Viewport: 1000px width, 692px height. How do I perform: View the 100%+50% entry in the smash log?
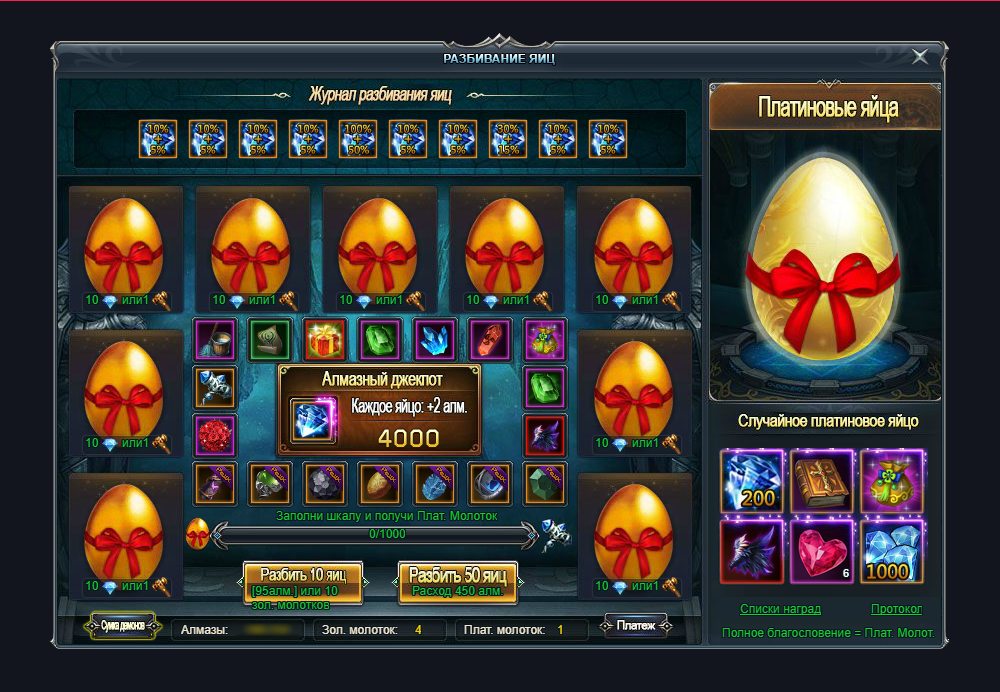tap(358, 139)
